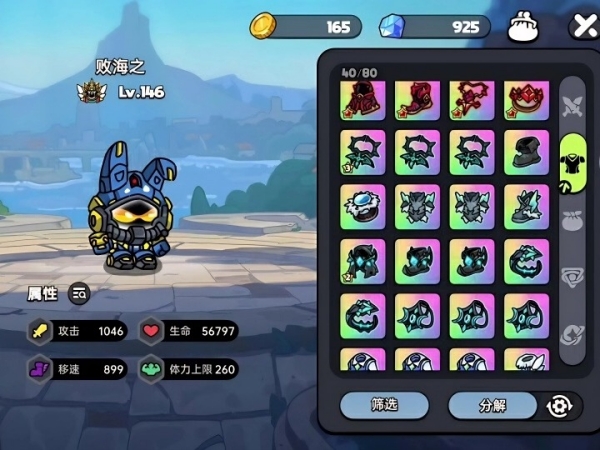Viewport: 600px width, 450px height.
Task: Close the equipment screen with the X
Action: [583, 27]
